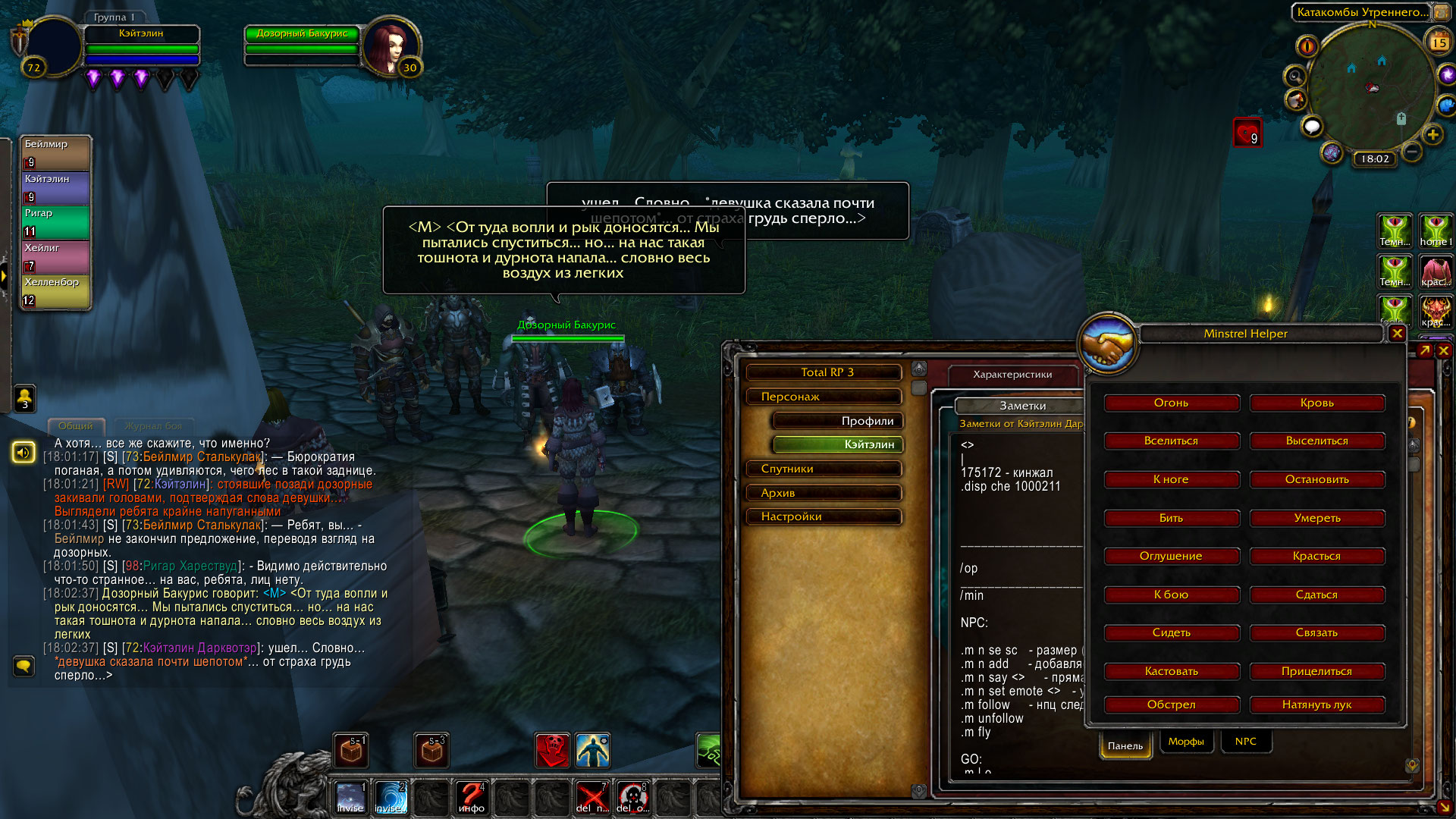The height and width of the screenshot is (819, 1456).
Task: Use the red skull action bar icon
Action: click(x=552, y=751)
